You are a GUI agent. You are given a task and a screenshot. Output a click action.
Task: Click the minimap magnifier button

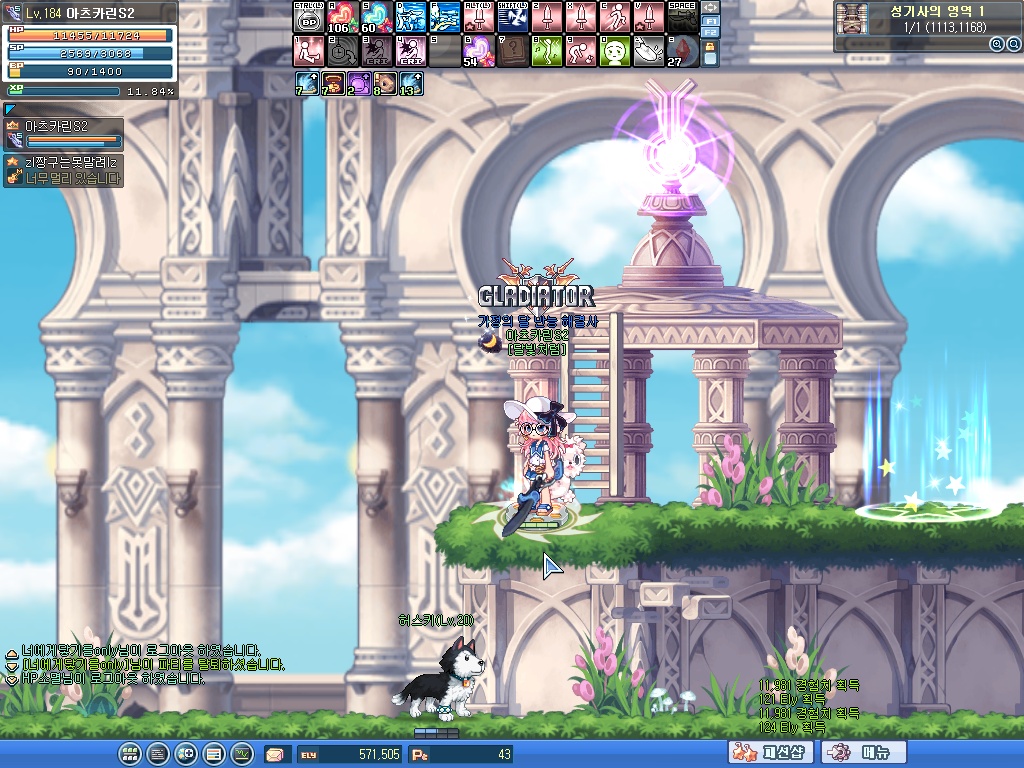(996, 44)
